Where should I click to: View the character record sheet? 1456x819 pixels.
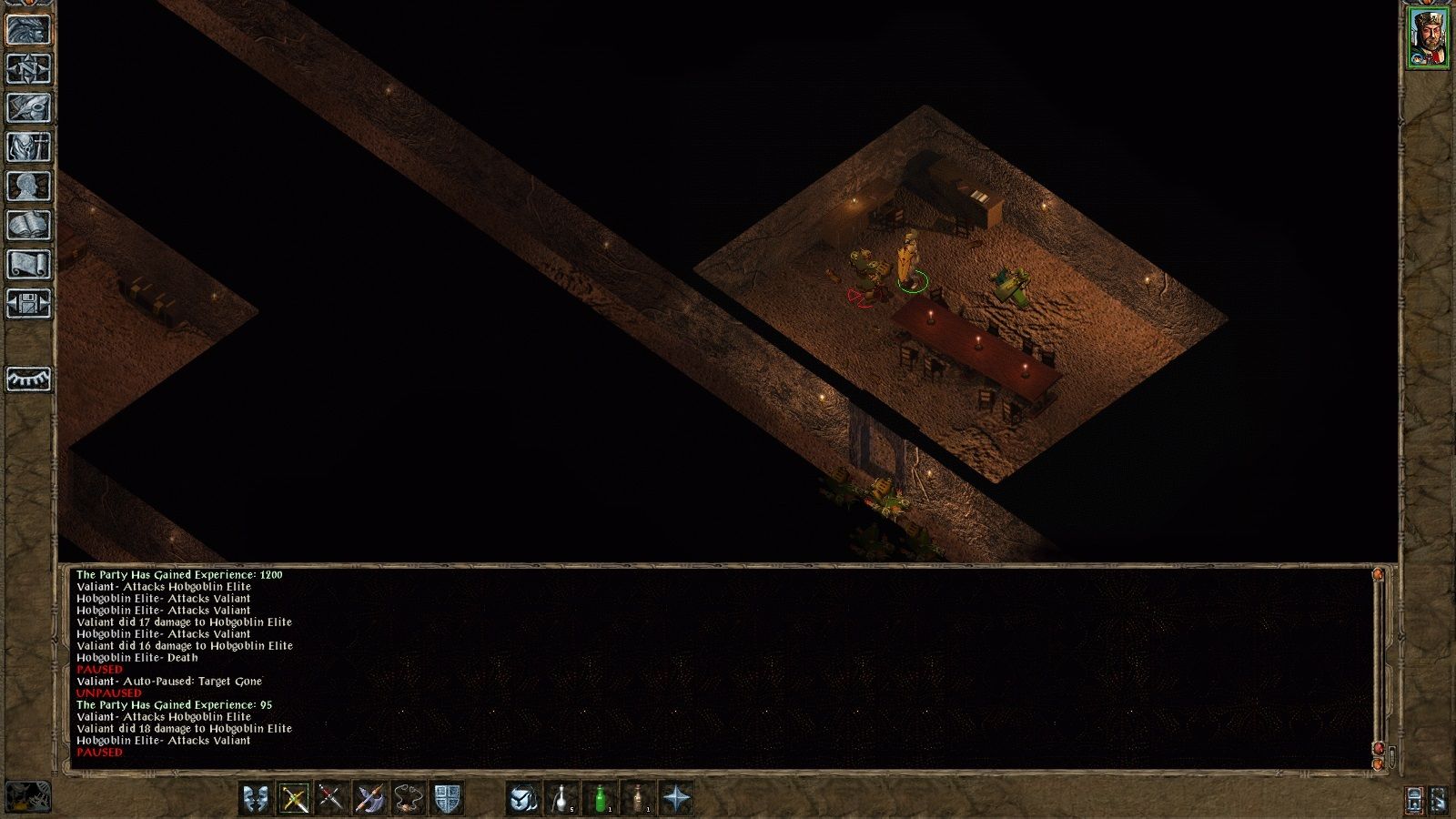click(27, 186)
